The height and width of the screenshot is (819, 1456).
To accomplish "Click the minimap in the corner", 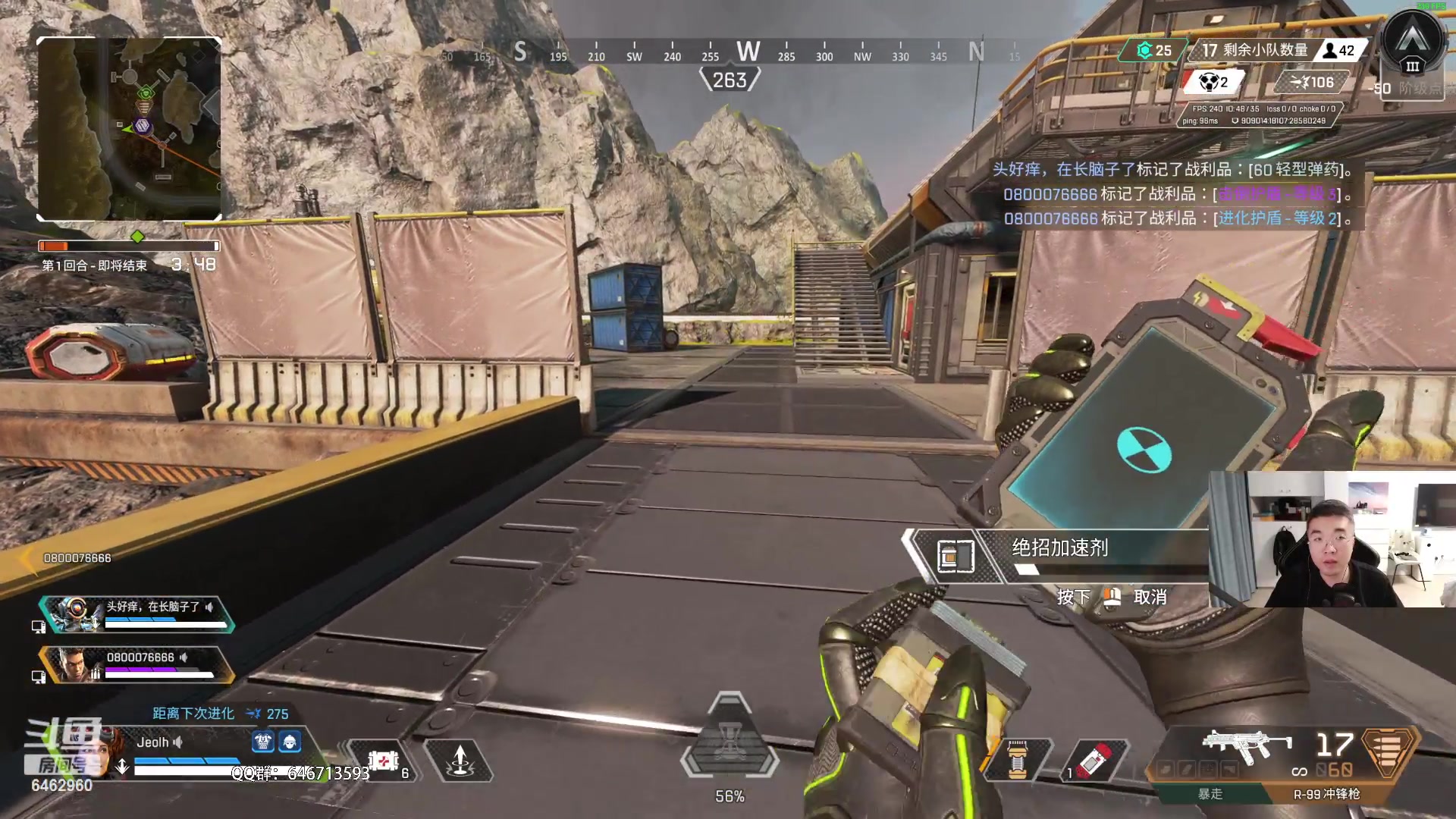I will (129, 129).
